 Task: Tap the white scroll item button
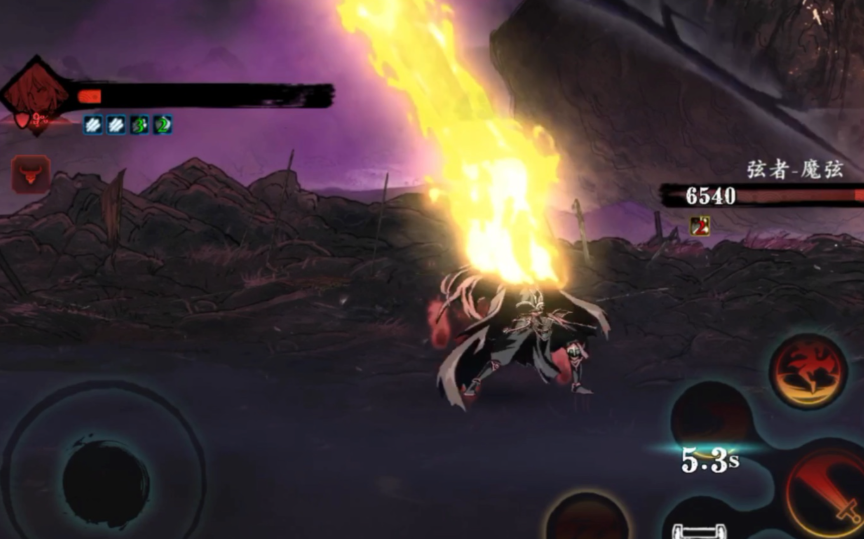click(692, 530)
